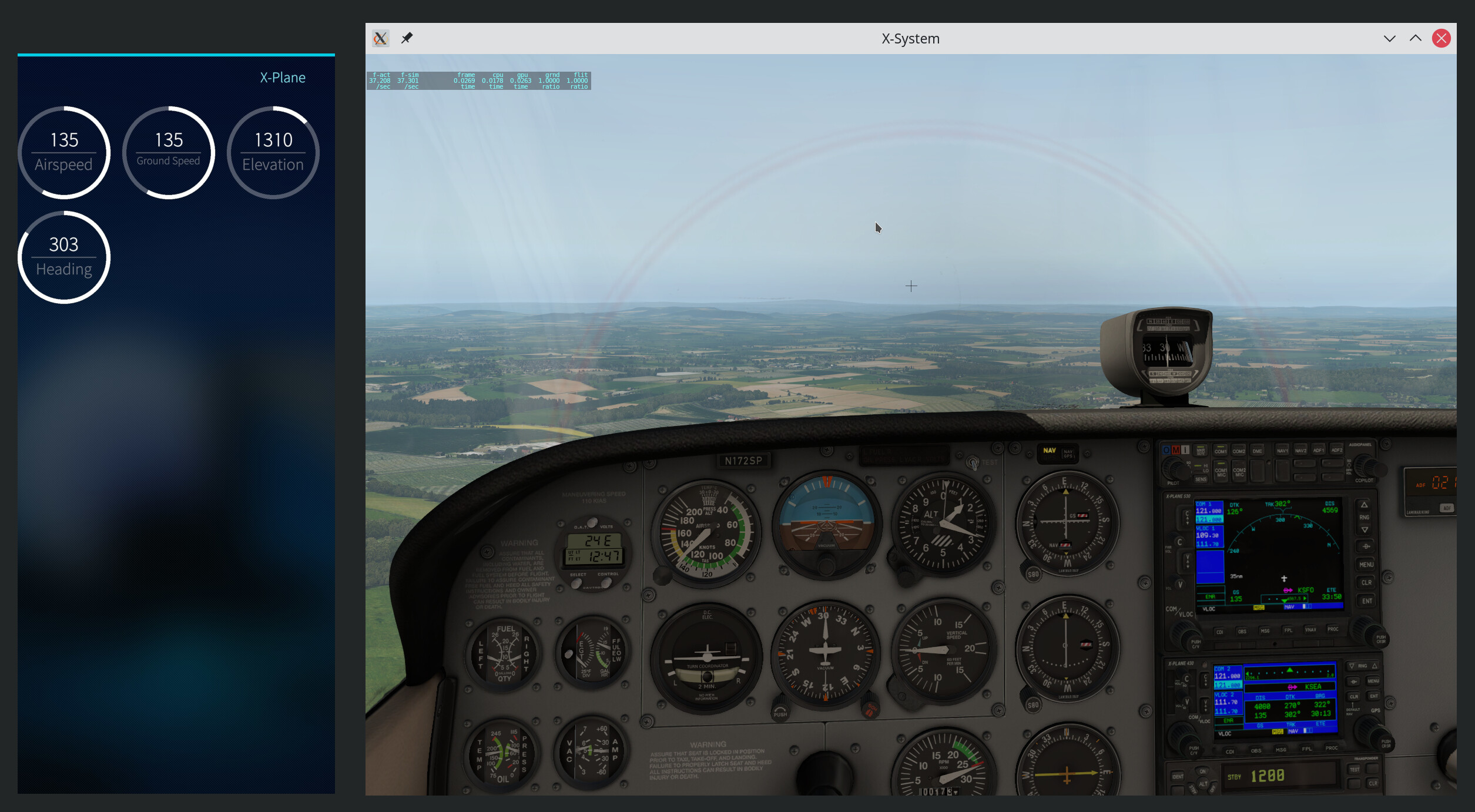This screenshot has width=1475, height=812.
Task: Hit CLR on the X-Plane 530 GPS
Action: (1366, 583)
